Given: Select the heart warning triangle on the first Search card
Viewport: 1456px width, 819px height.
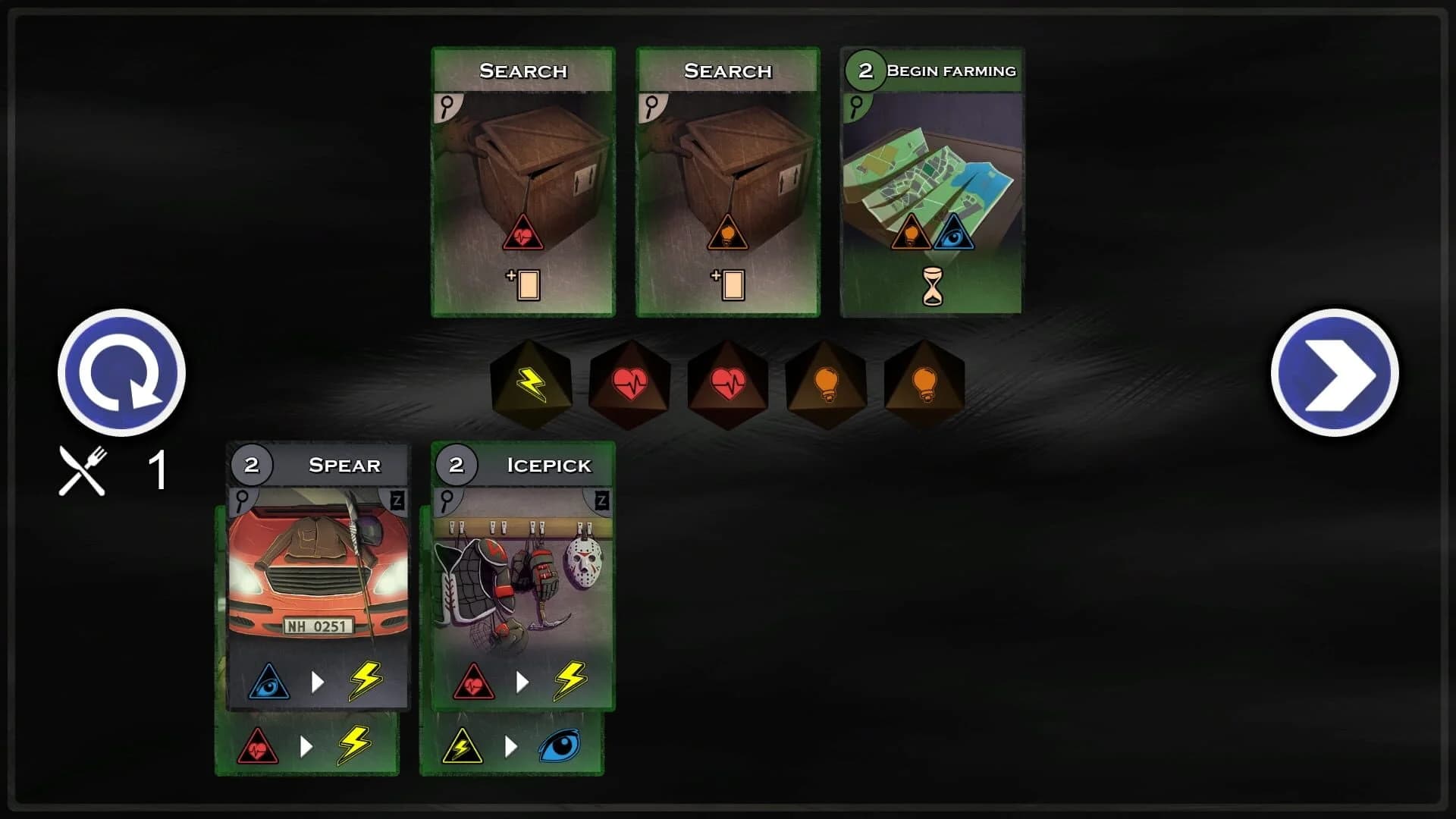Looking at the screenshot, I should click(x=523, y=235).
